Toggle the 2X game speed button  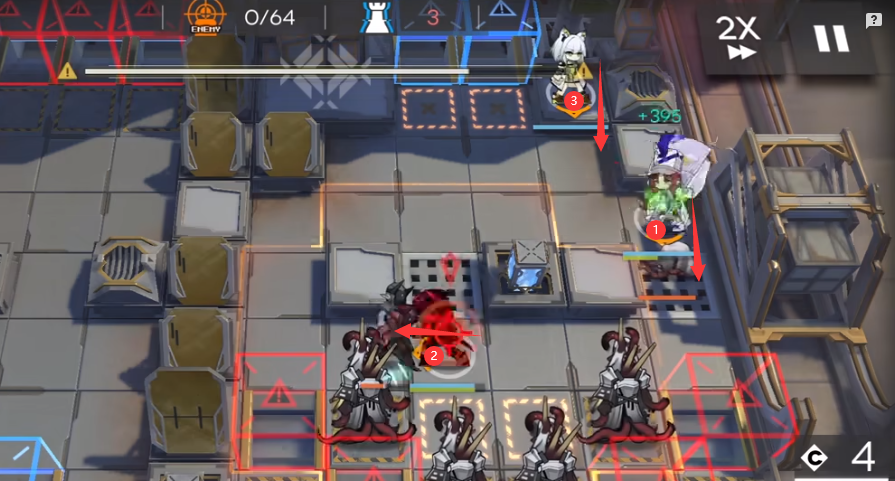(x=739, y=38)
